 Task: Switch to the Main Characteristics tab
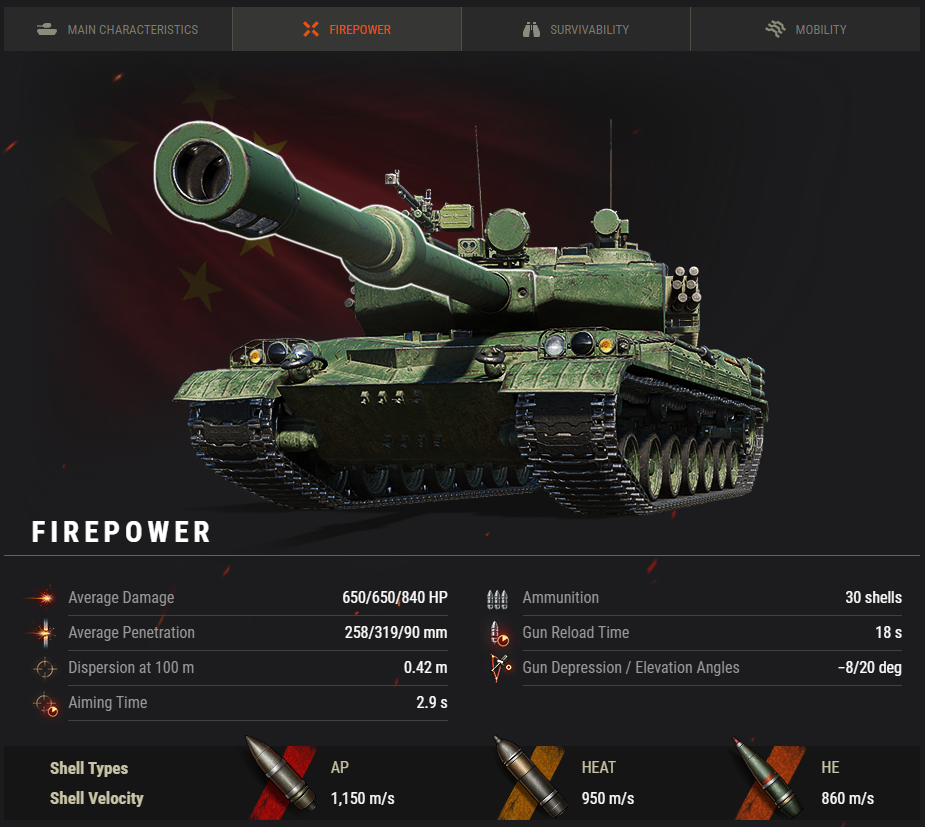[x=118, y=29]
